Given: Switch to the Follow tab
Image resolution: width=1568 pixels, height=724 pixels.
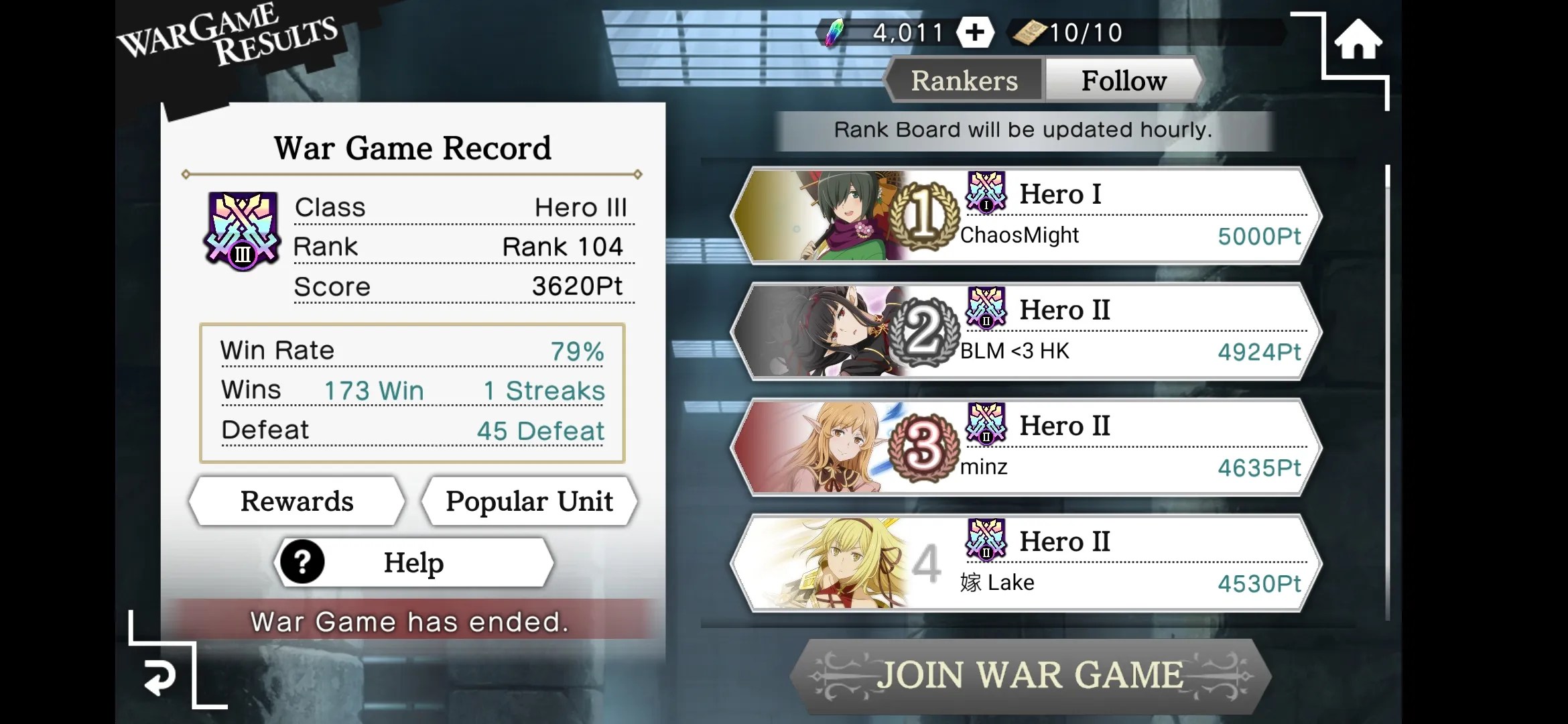Looking at the screenshot, I should [x=1123, y=80].
